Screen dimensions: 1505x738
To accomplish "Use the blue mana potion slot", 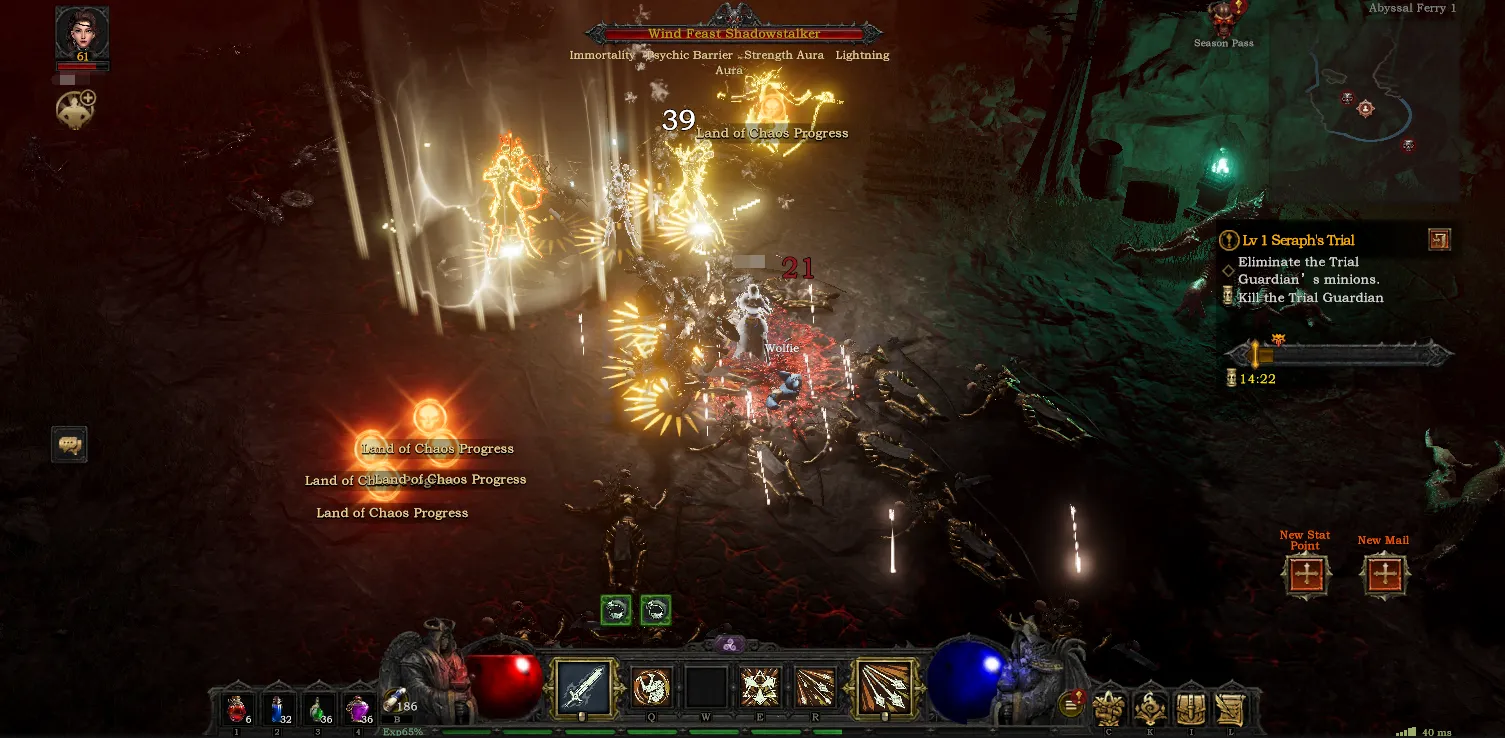I will 279,709.
